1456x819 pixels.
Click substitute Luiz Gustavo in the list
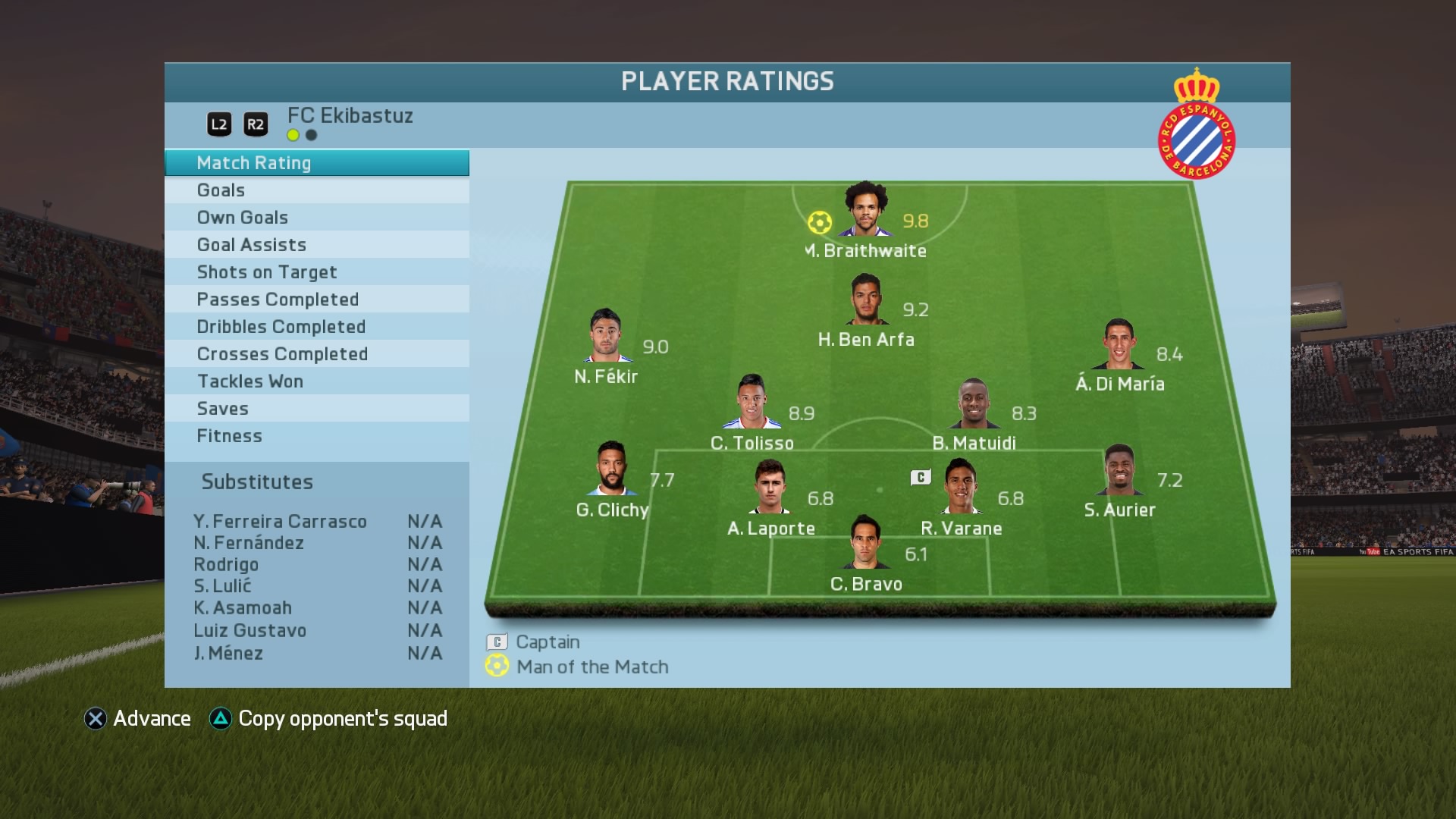(x=317, y=631)
